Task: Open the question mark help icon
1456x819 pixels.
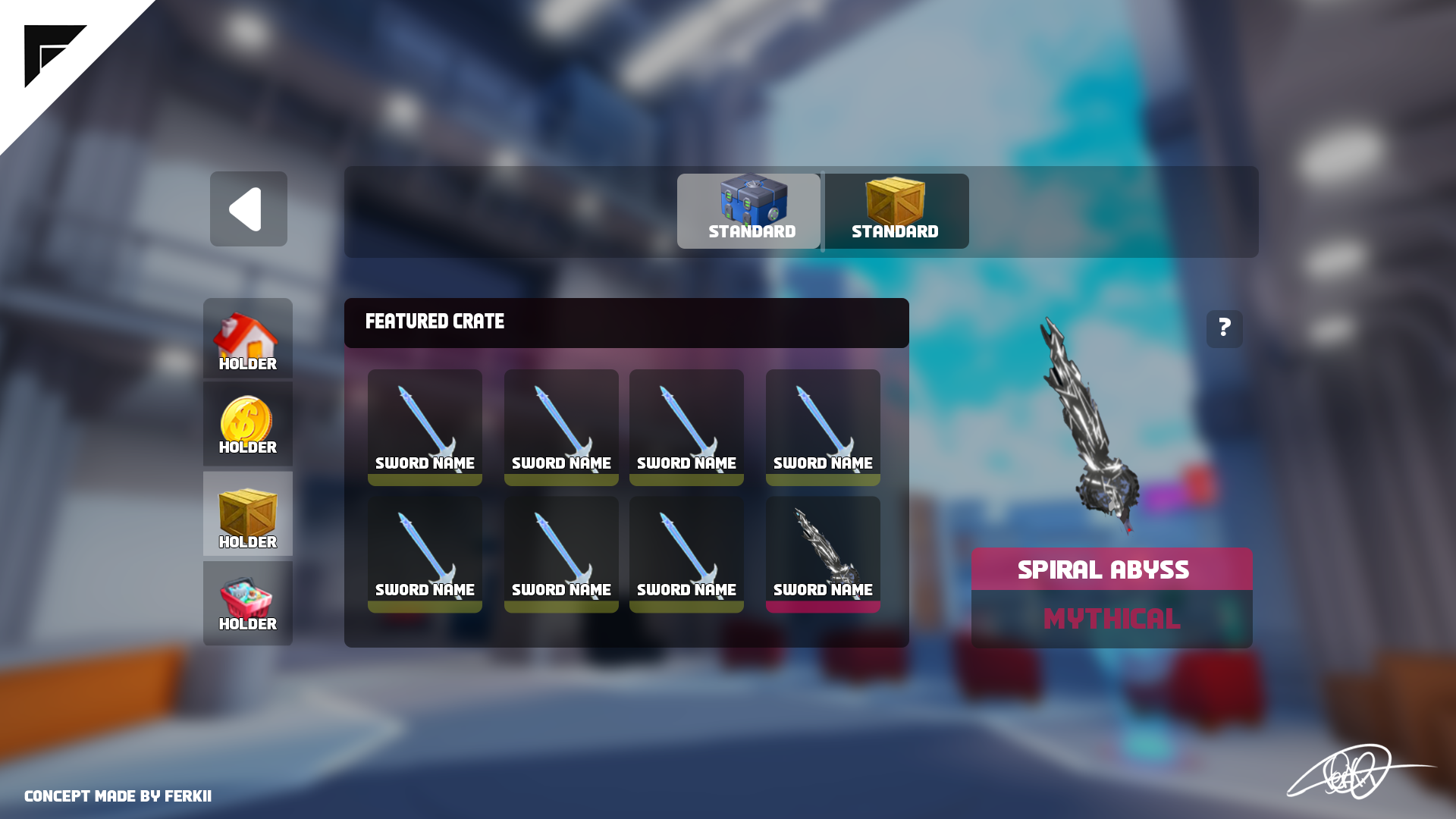Action: click(1225, 328)
